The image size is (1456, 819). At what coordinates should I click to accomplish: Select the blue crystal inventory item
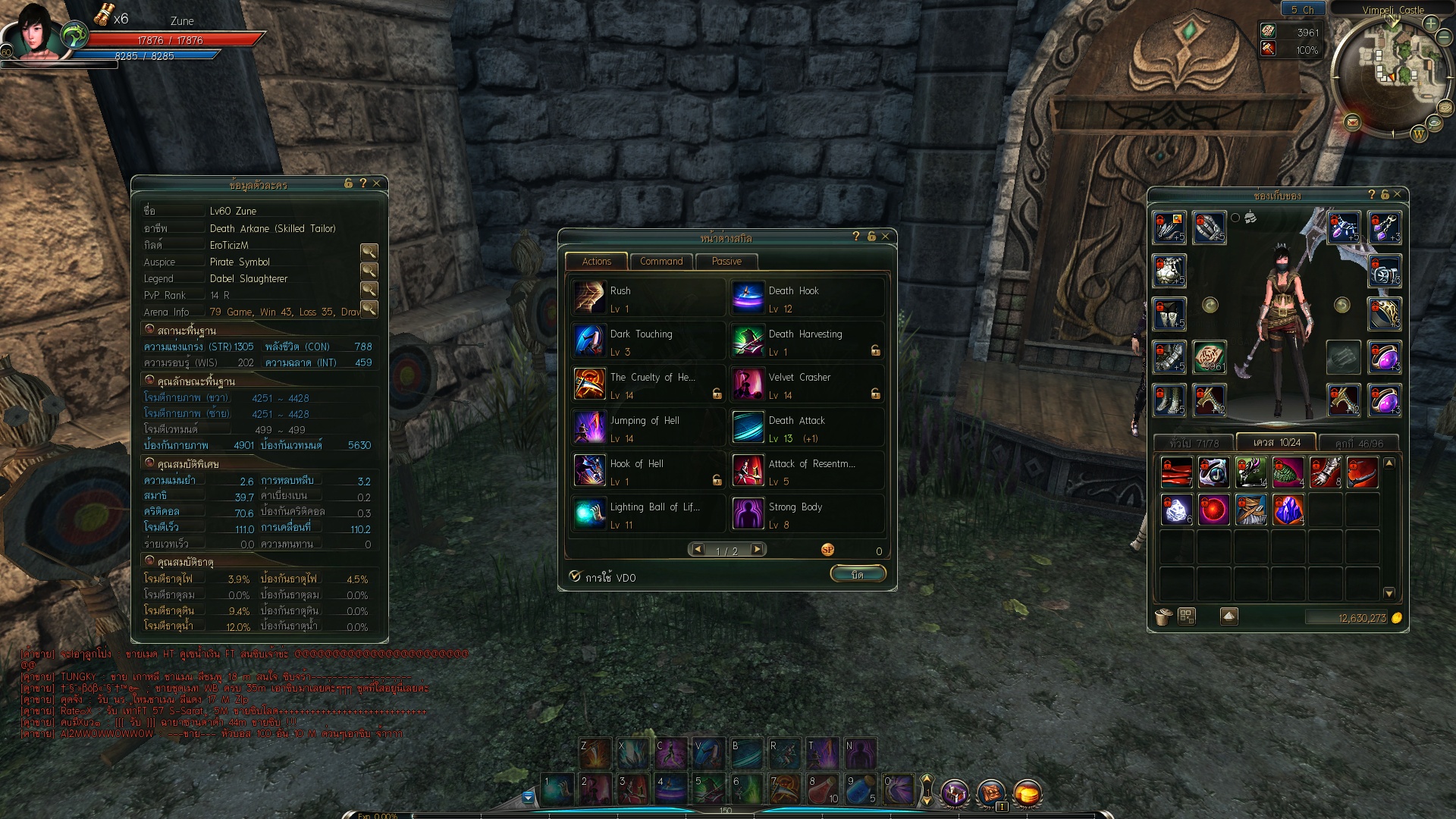coord(1288,510)
